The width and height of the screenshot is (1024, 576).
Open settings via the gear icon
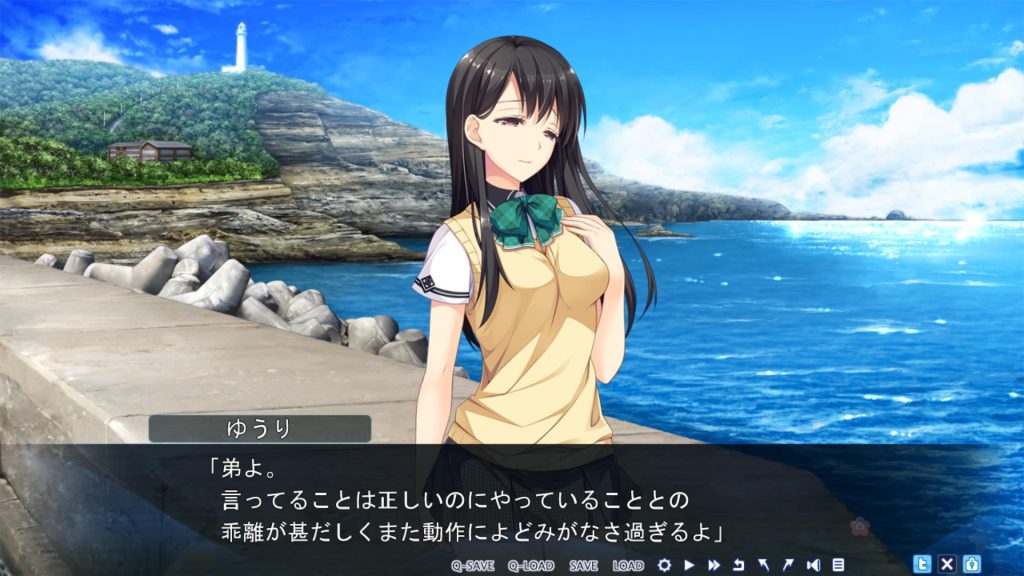(x=664, y=565)
